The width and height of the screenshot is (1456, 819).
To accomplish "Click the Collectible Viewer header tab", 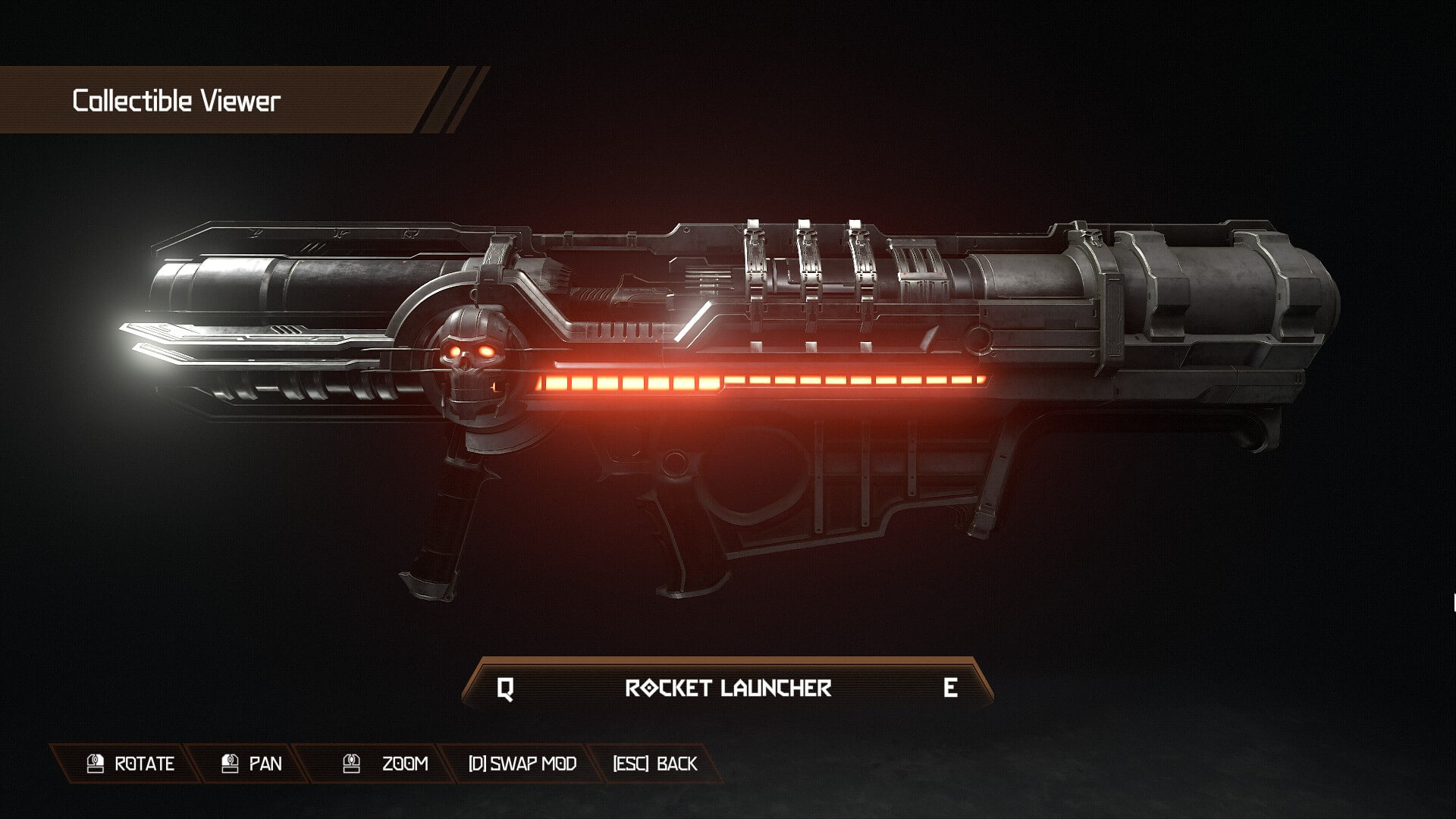I will [x=174, y=99].
